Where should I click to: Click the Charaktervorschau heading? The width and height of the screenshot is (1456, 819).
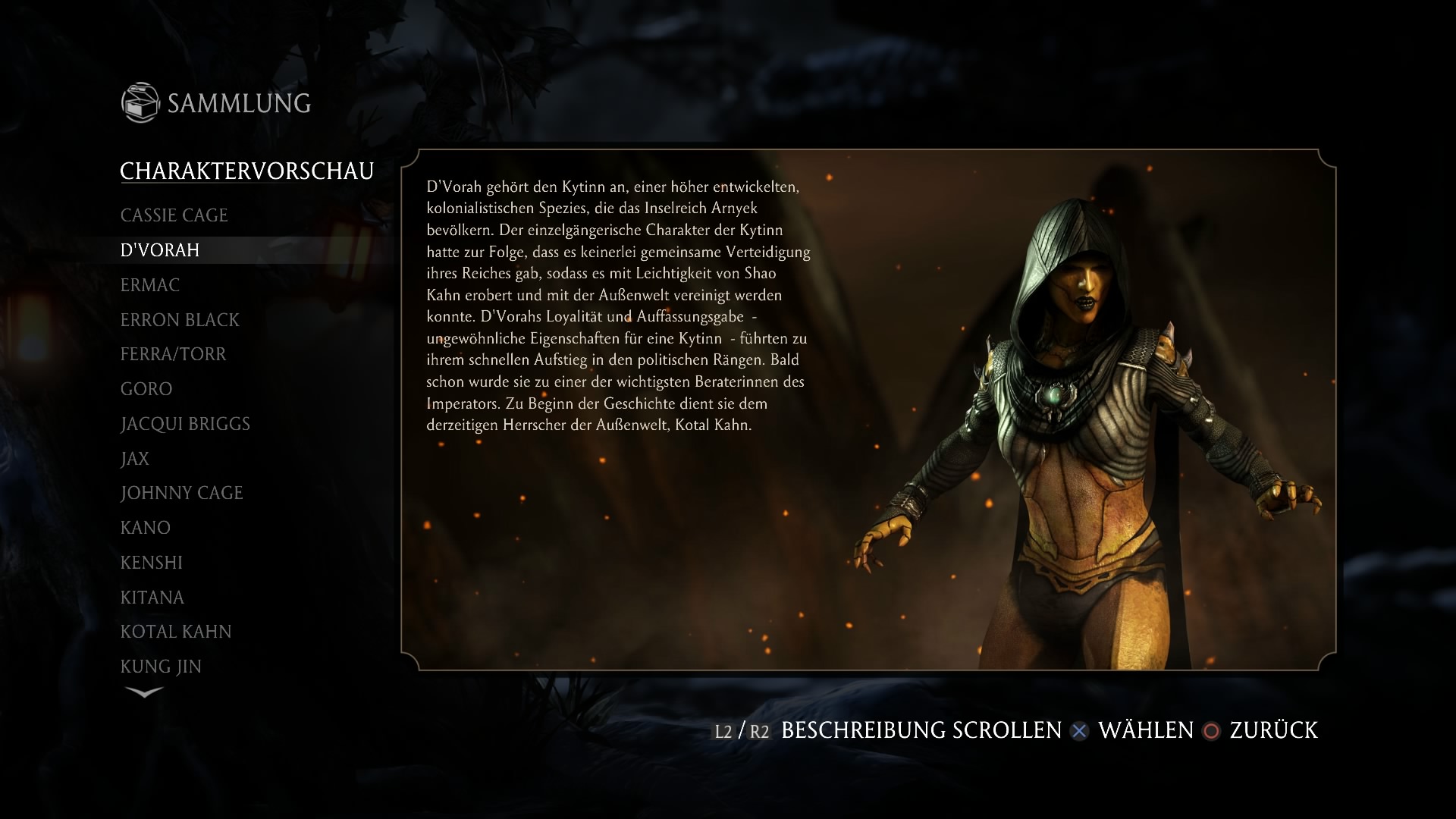pyautogui.click(x=247, y=171)
